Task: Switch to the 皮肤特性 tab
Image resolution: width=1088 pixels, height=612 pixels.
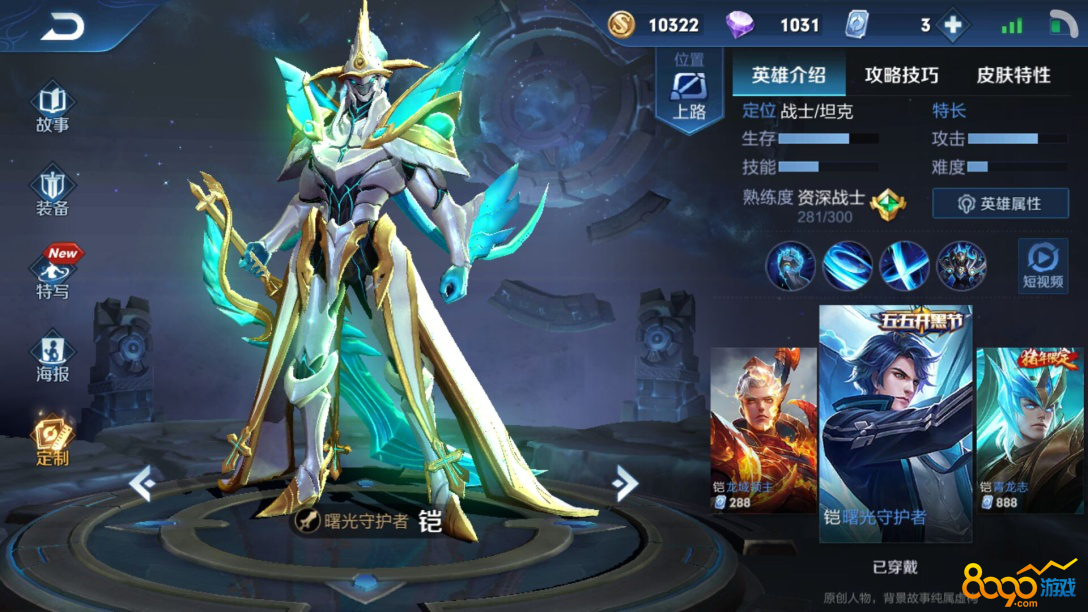Action: point(1013,75)
